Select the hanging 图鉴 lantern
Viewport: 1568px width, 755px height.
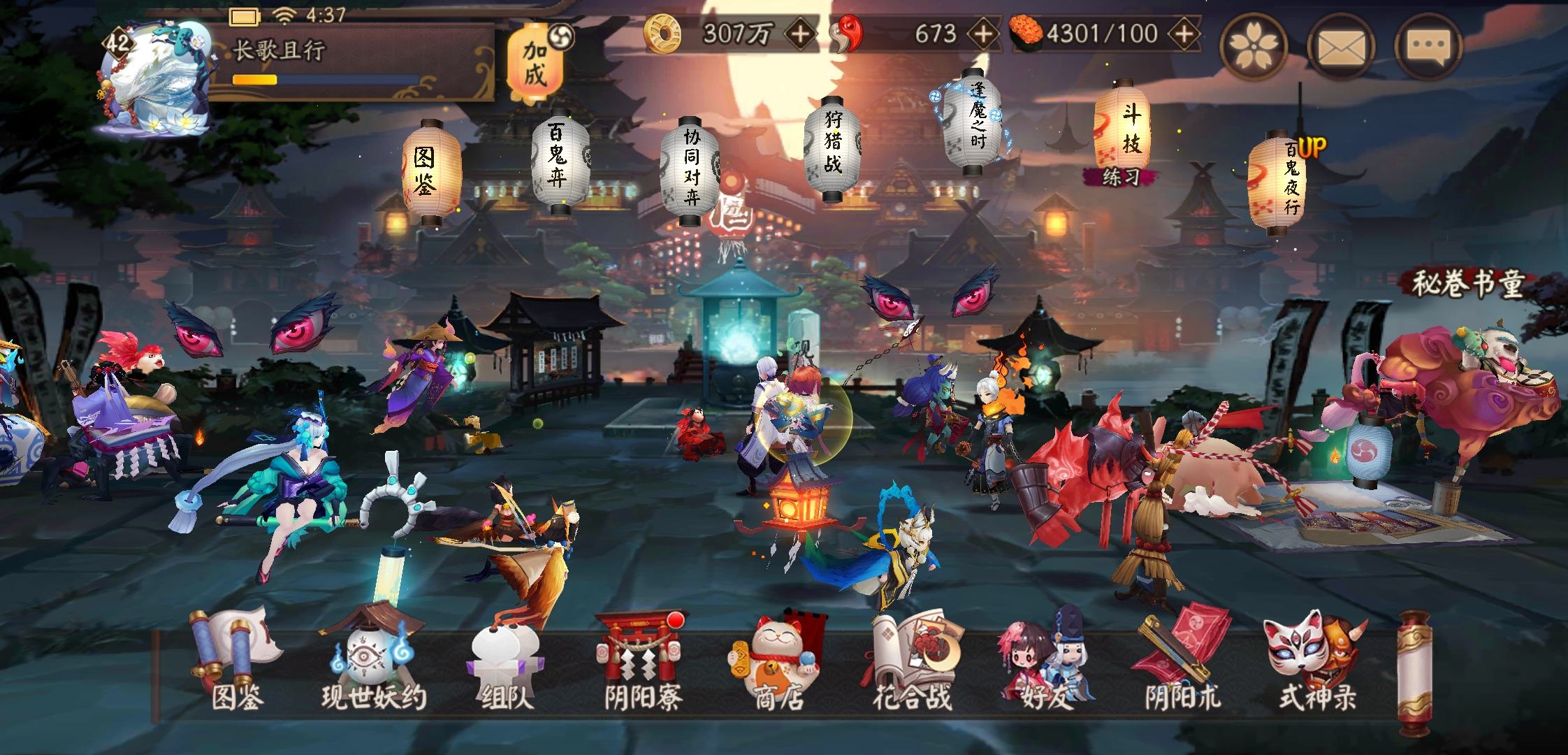tap(430, 171)
